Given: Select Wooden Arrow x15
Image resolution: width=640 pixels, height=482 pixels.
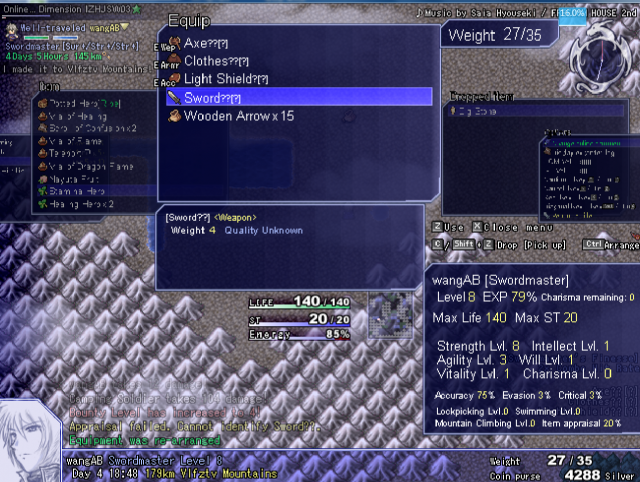Looking at the screenshot, I should (x=237, y=115).
